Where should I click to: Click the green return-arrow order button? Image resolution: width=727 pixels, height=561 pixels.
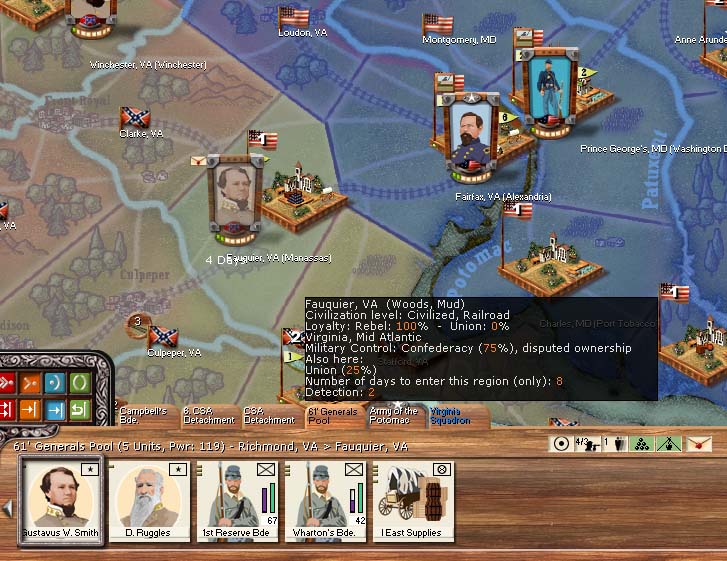tap(78, 409)
